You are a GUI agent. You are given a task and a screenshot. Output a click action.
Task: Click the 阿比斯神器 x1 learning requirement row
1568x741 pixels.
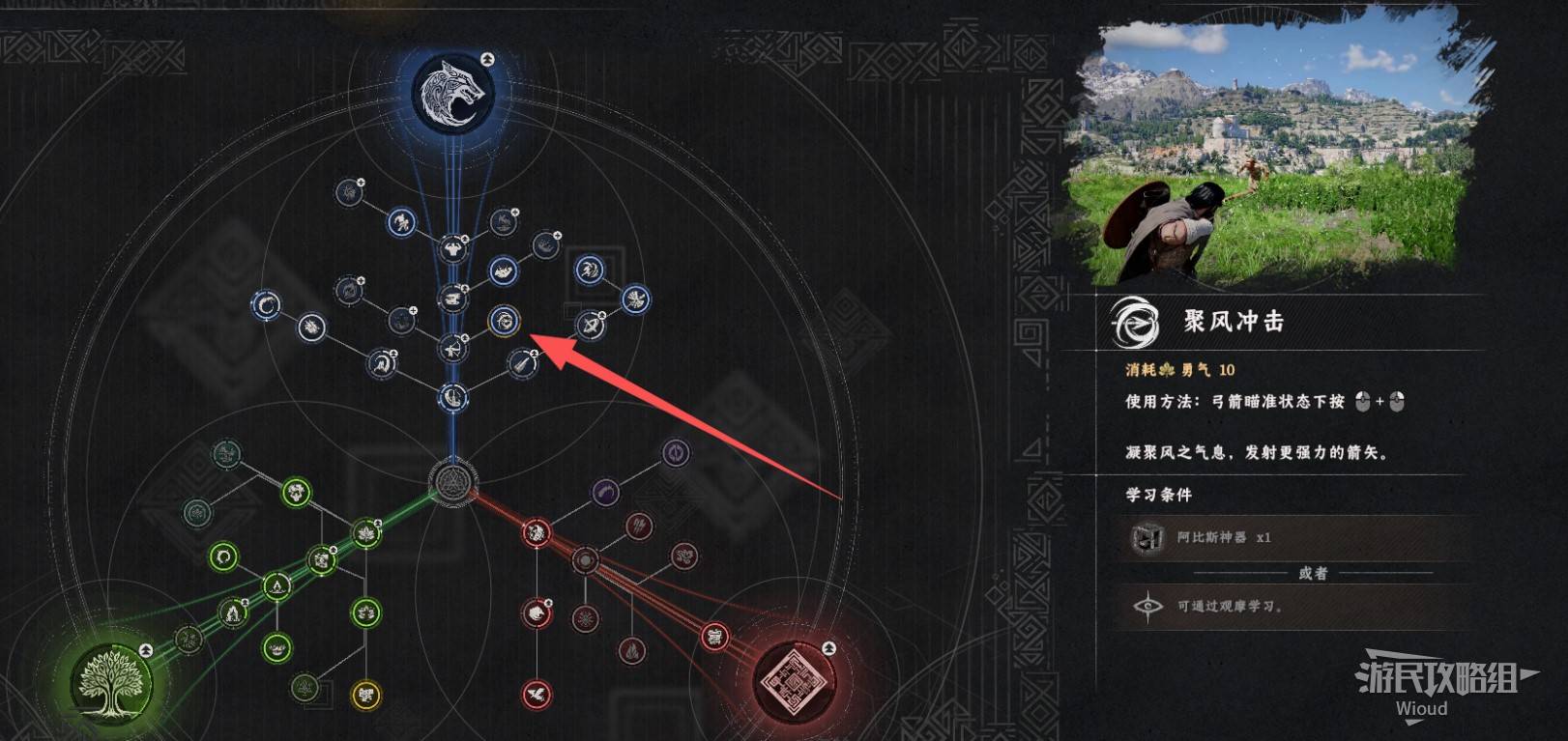(x=1293, y=537)
